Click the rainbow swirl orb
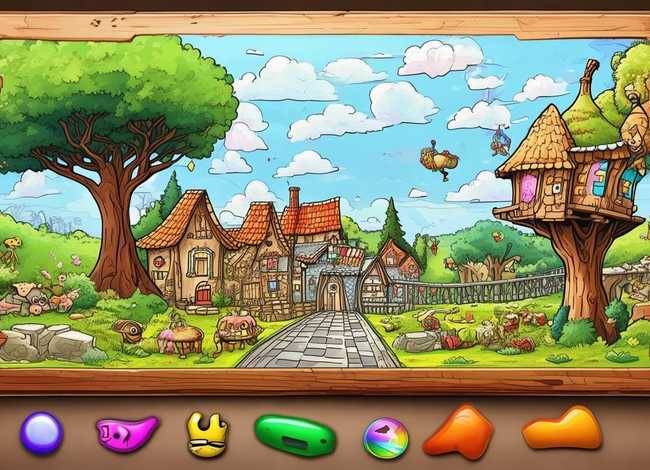Image resolution: width=650 pixels, height=470 pixels. 385,438
